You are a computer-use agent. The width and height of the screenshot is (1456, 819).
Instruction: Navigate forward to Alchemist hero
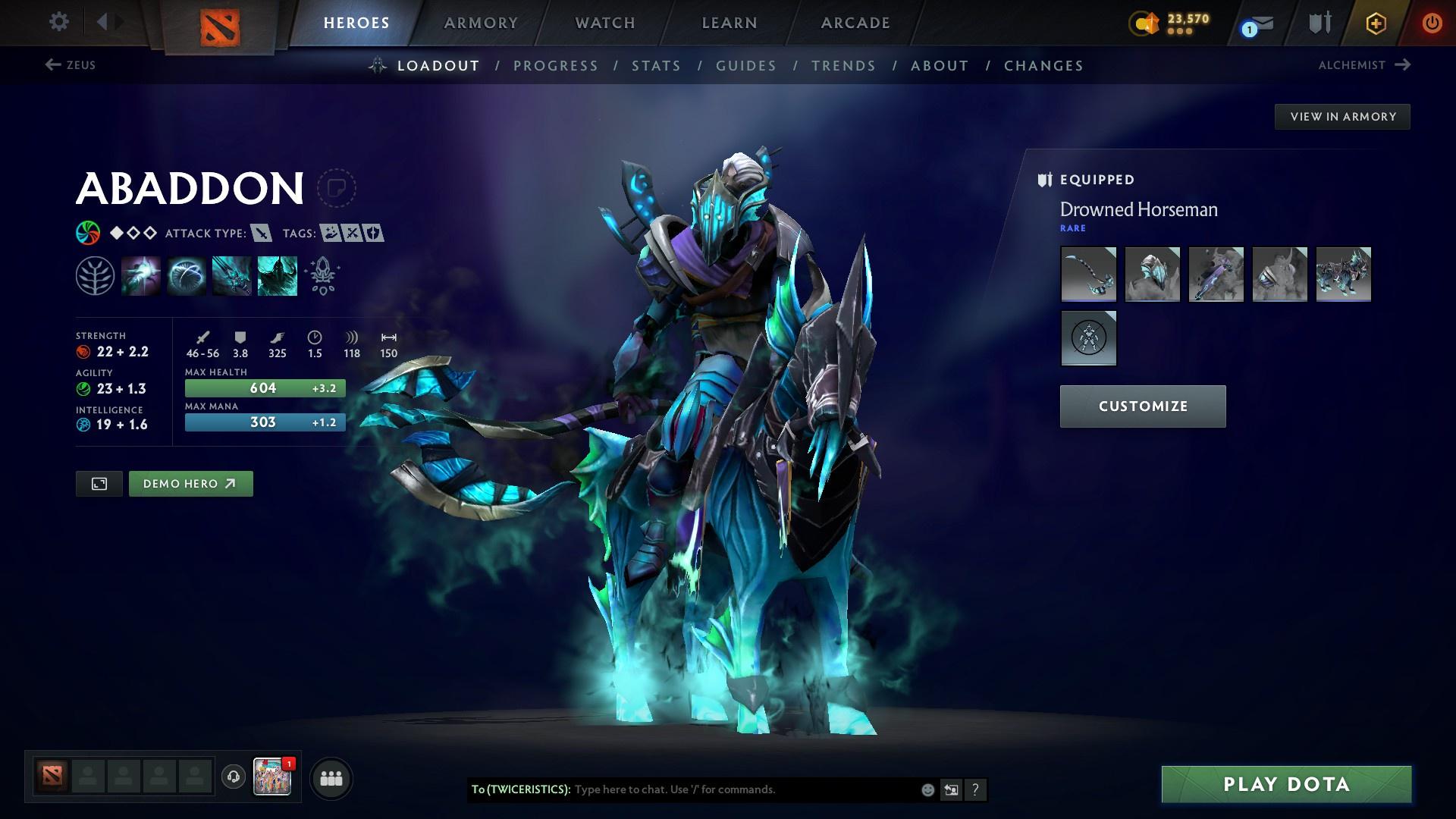click(1364, 65)
